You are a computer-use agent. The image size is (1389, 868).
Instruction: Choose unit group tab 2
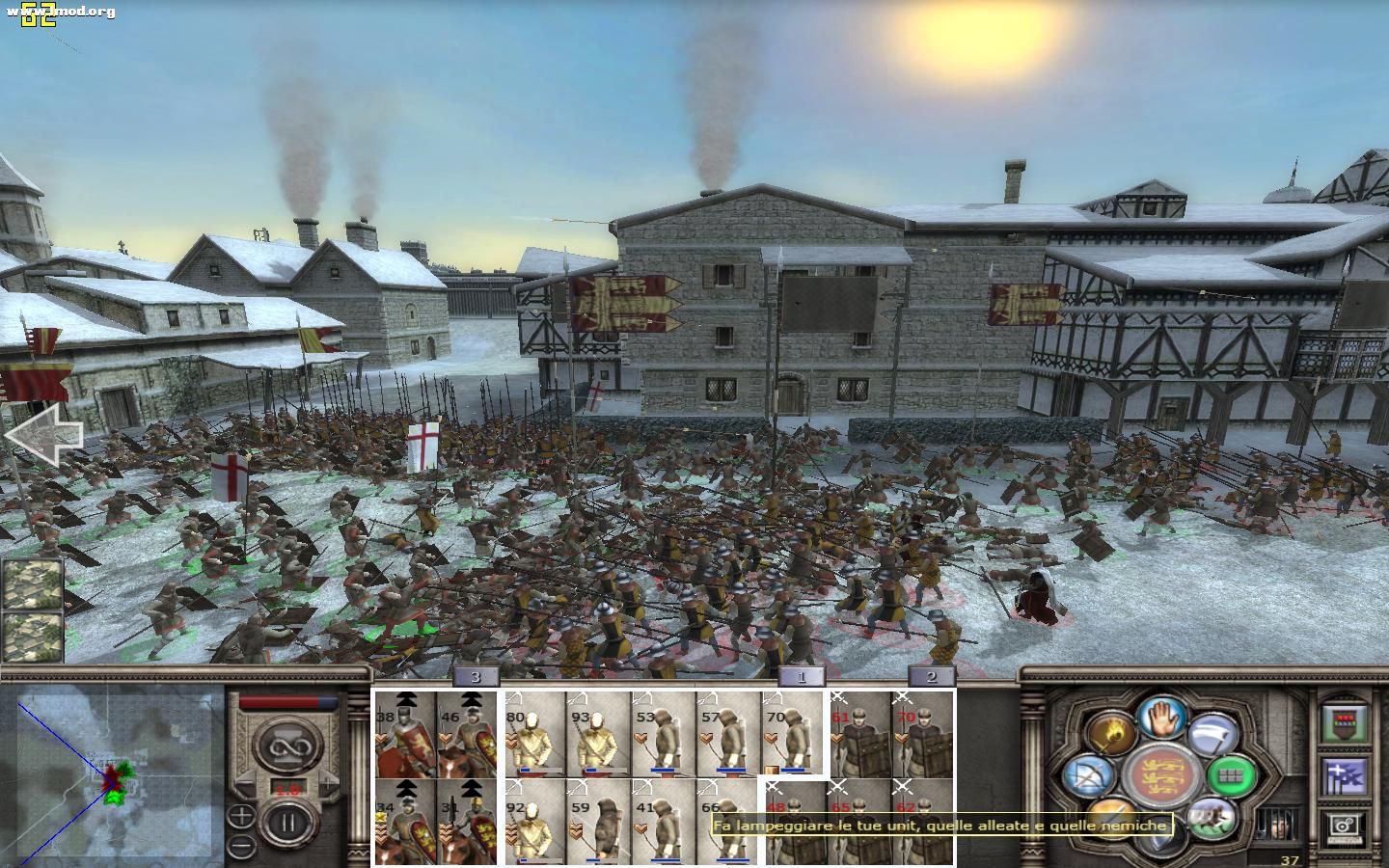[x=931, y=676]
